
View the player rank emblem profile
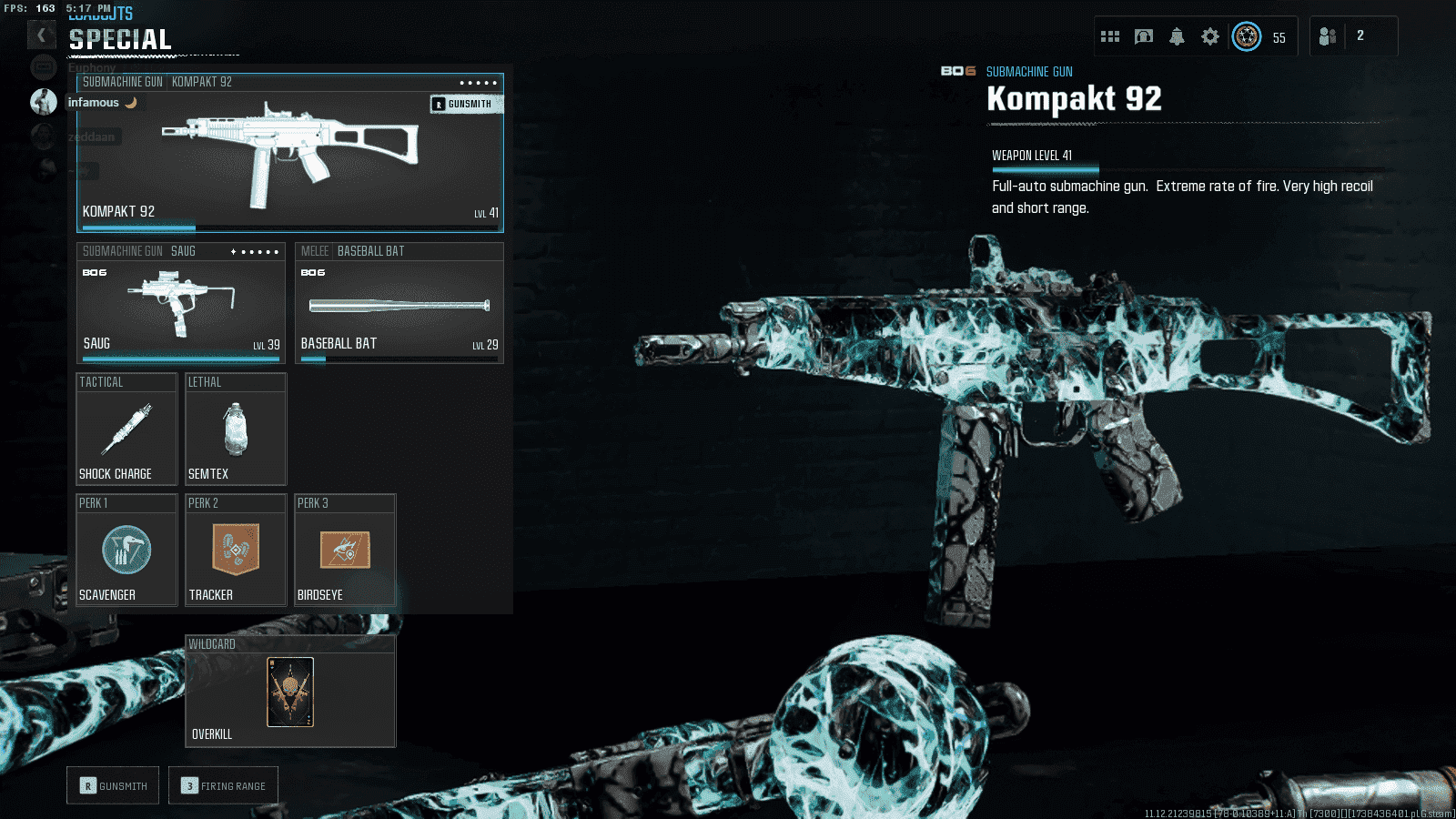point(1247,36)
